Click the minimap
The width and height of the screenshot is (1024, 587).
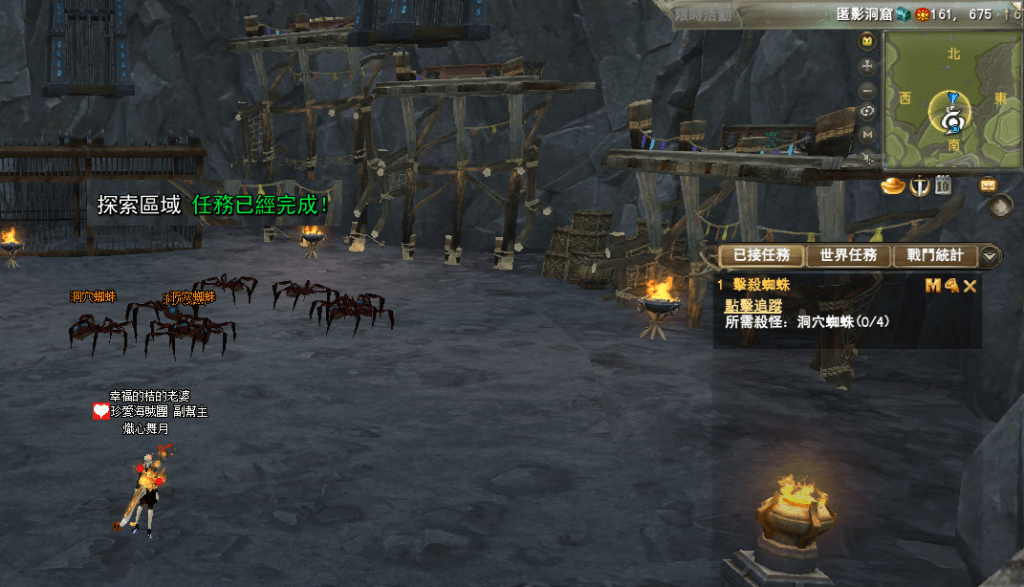(x=950, y=98)
